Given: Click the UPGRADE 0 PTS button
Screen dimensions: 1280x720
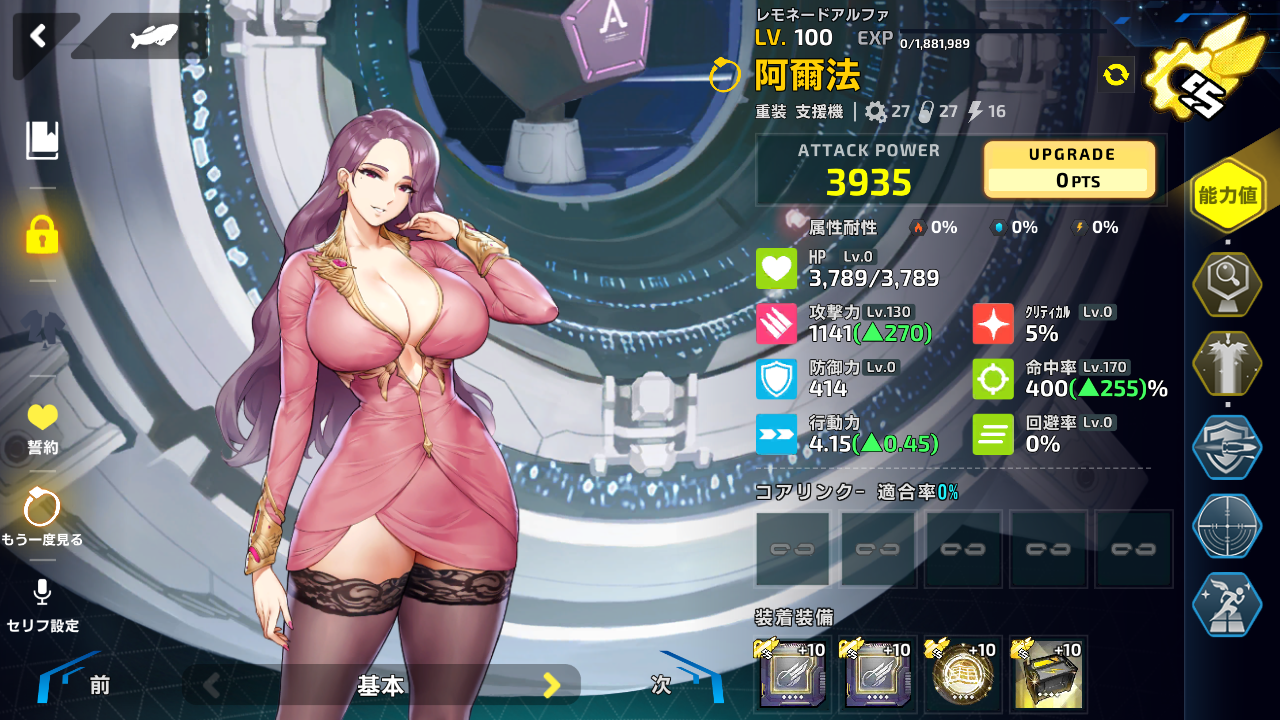Looking at the screenshot, I should pos(1070,169).
